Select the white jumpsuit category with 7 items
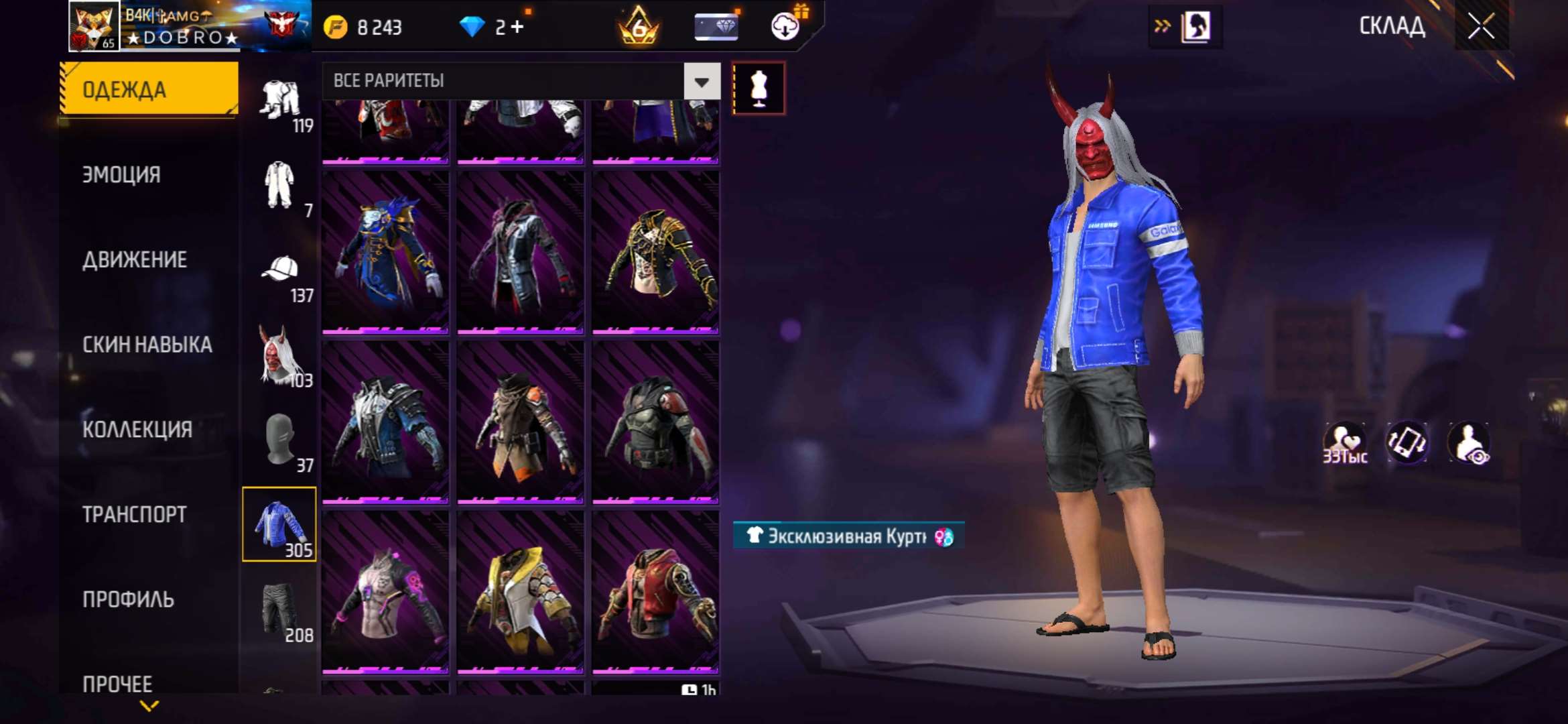1568x724 pixels. pyautogui.click(x=280, y=188)
